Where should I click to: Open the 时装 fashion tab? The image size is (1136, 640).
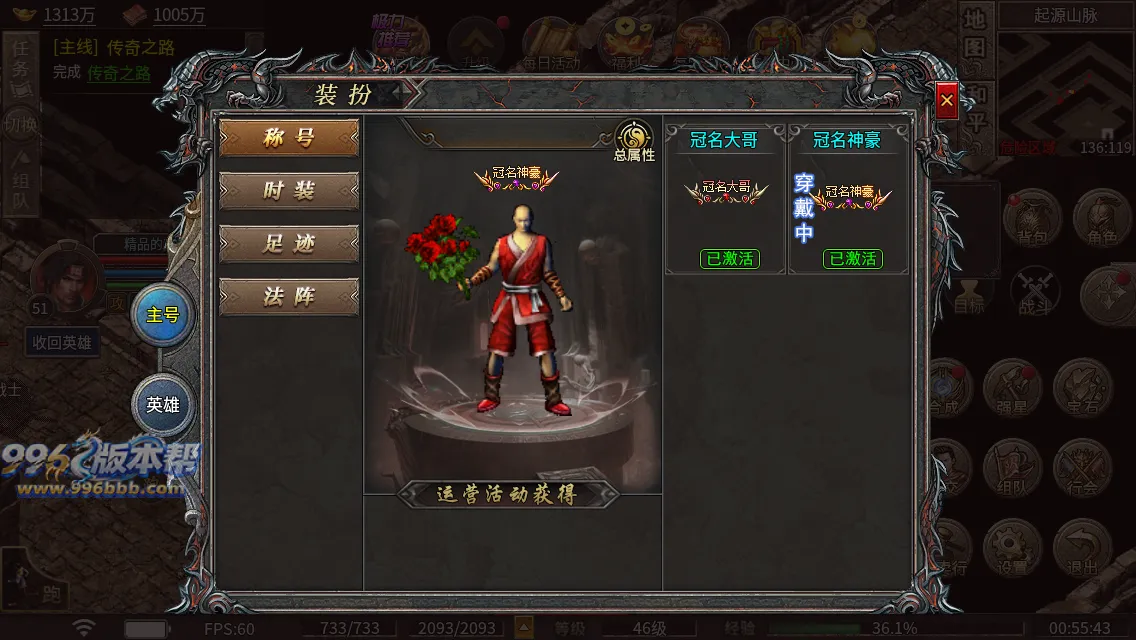click(289, 191)
